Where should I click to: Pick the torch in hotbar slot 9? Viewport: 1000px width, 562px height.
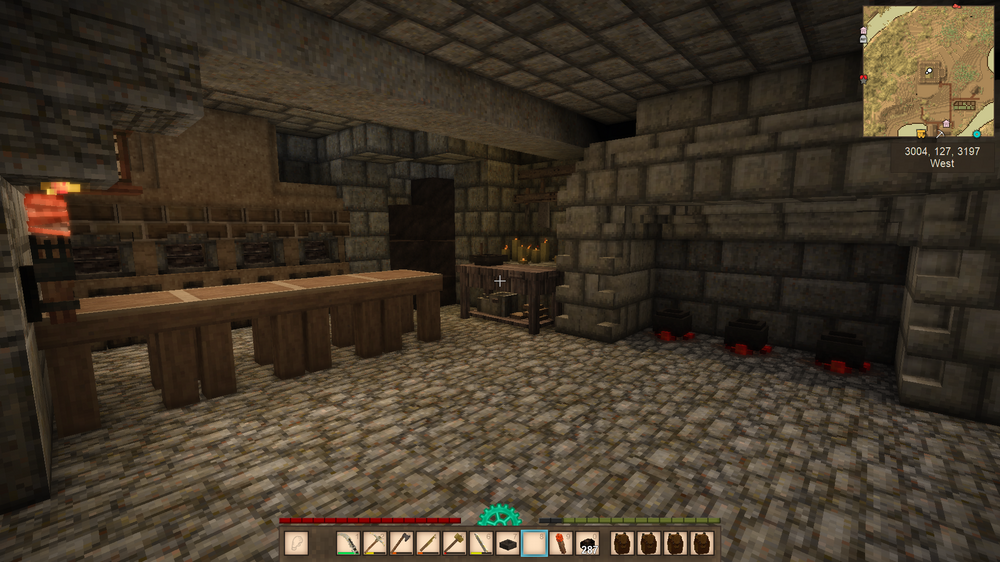pos(560,543)
